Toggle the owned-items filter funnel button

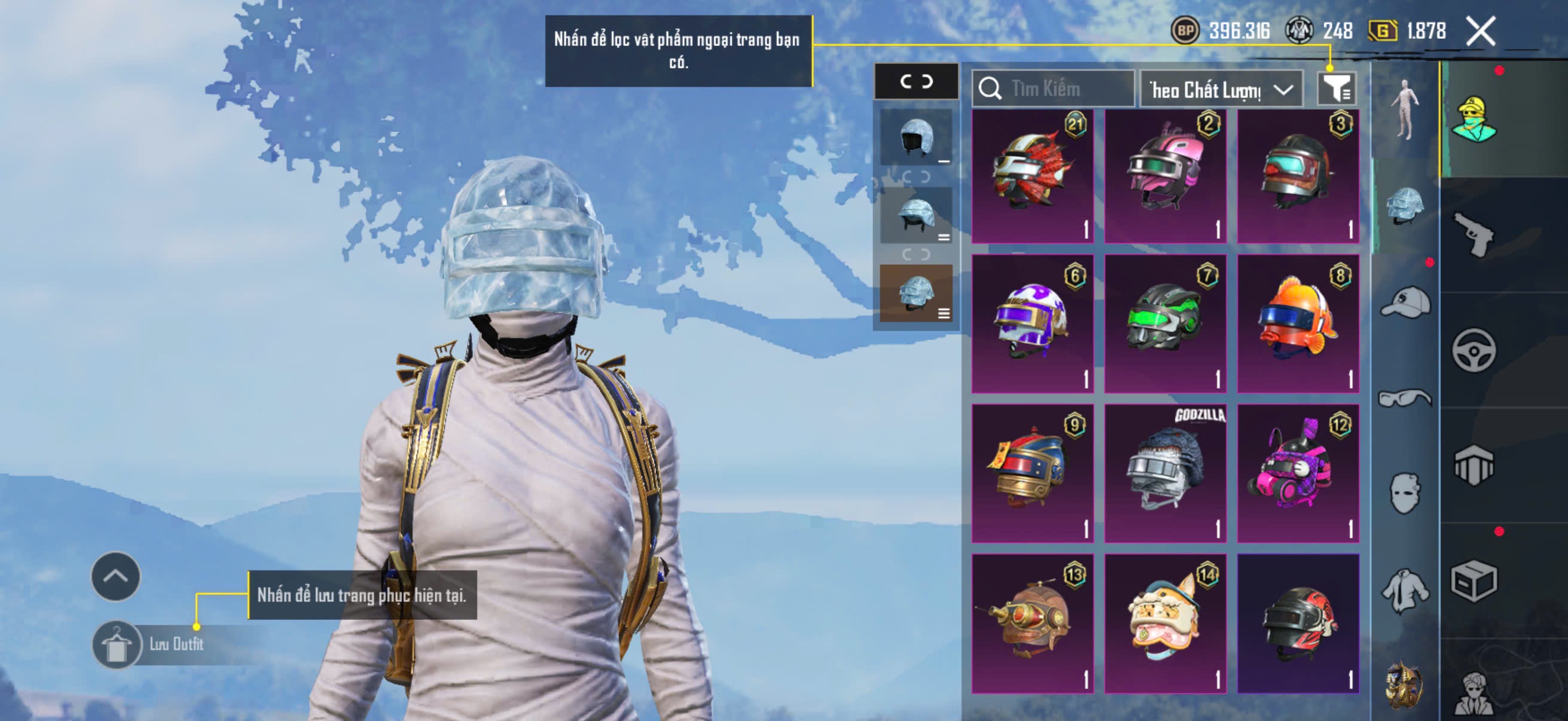1336,90
